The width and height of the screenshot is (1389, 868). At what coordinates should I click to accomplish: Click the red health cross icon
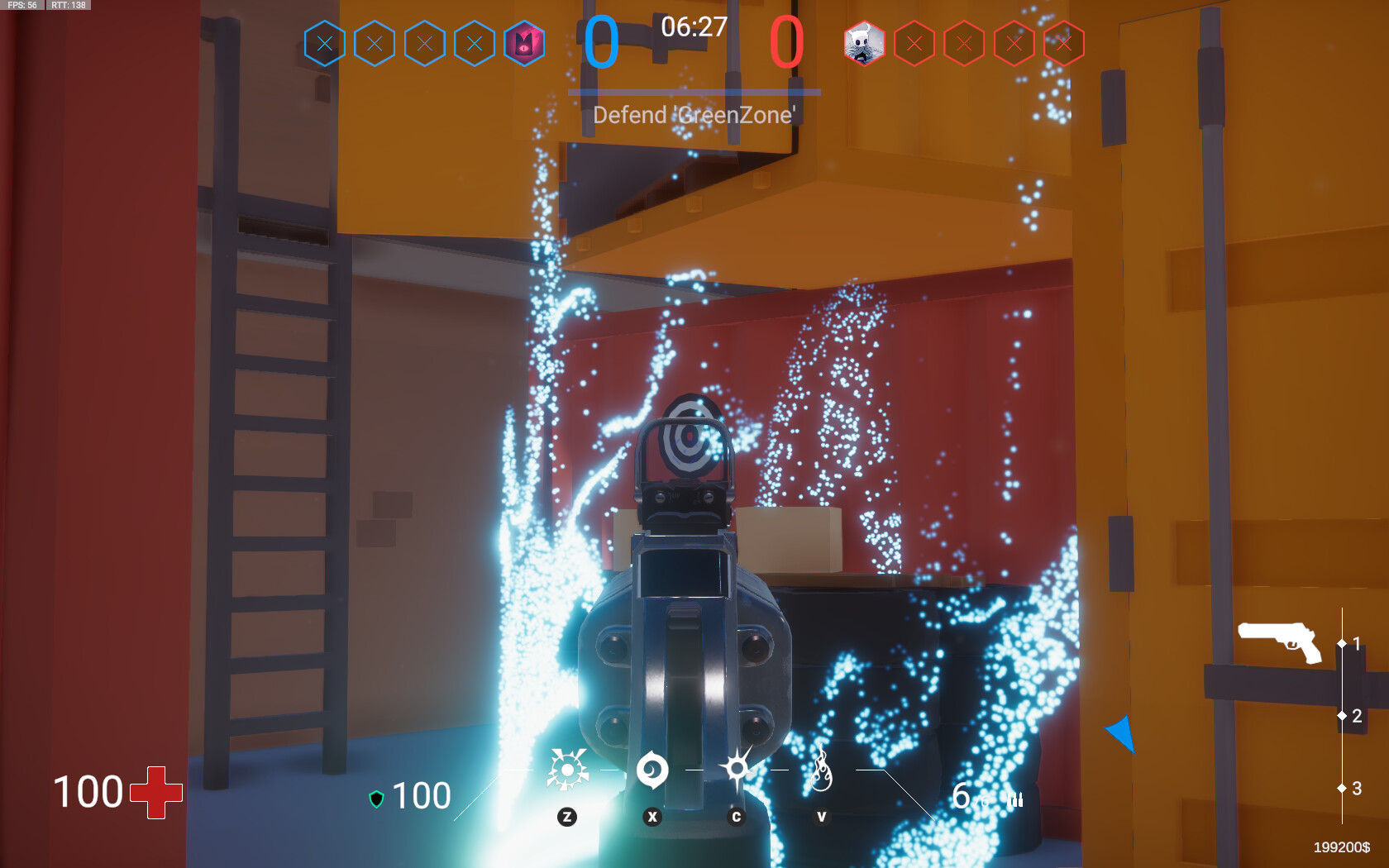[x=156, y=791]
